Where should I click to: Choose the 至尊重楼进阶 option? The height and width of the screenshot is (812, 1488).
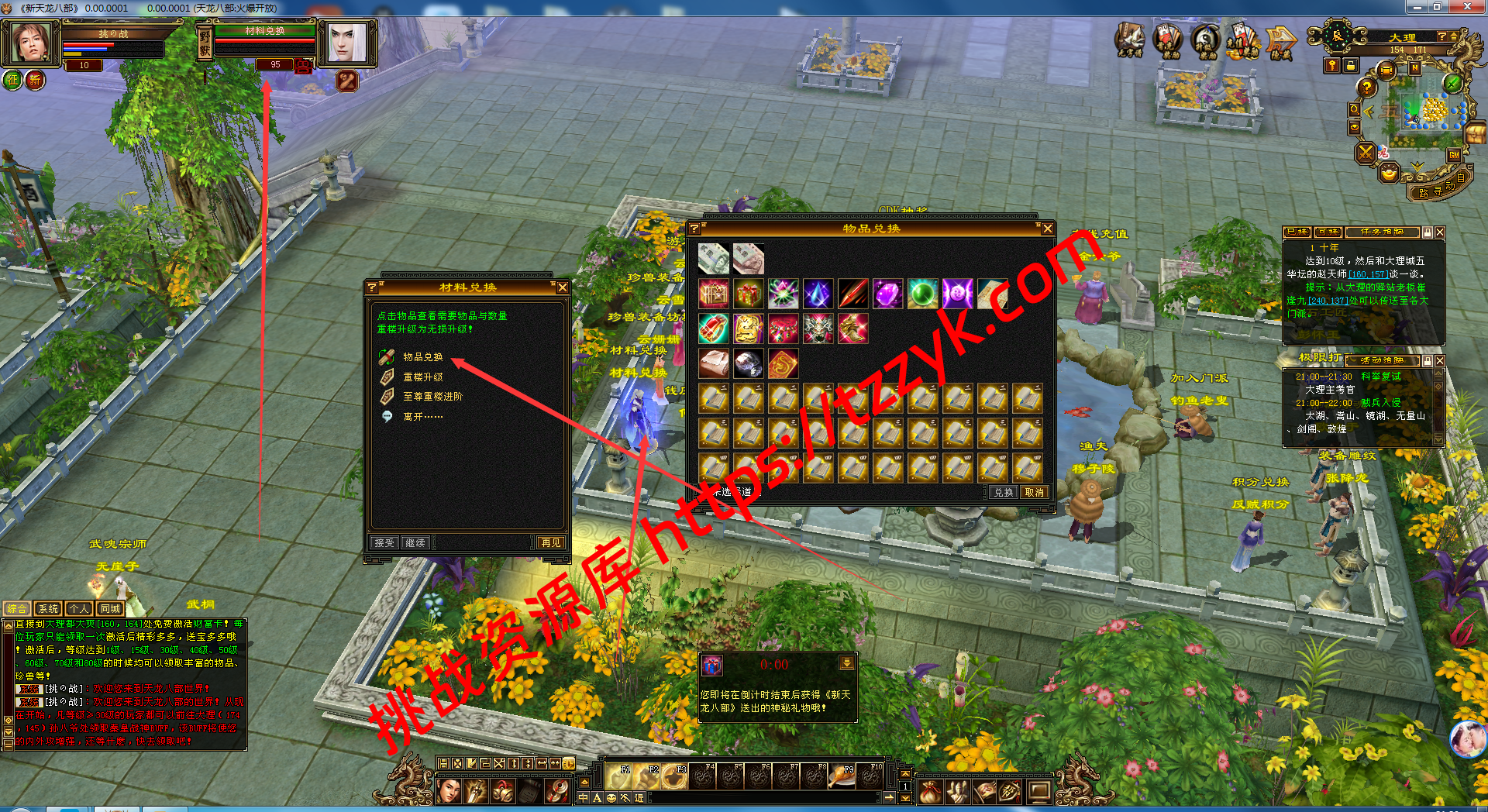click(432, 397)
